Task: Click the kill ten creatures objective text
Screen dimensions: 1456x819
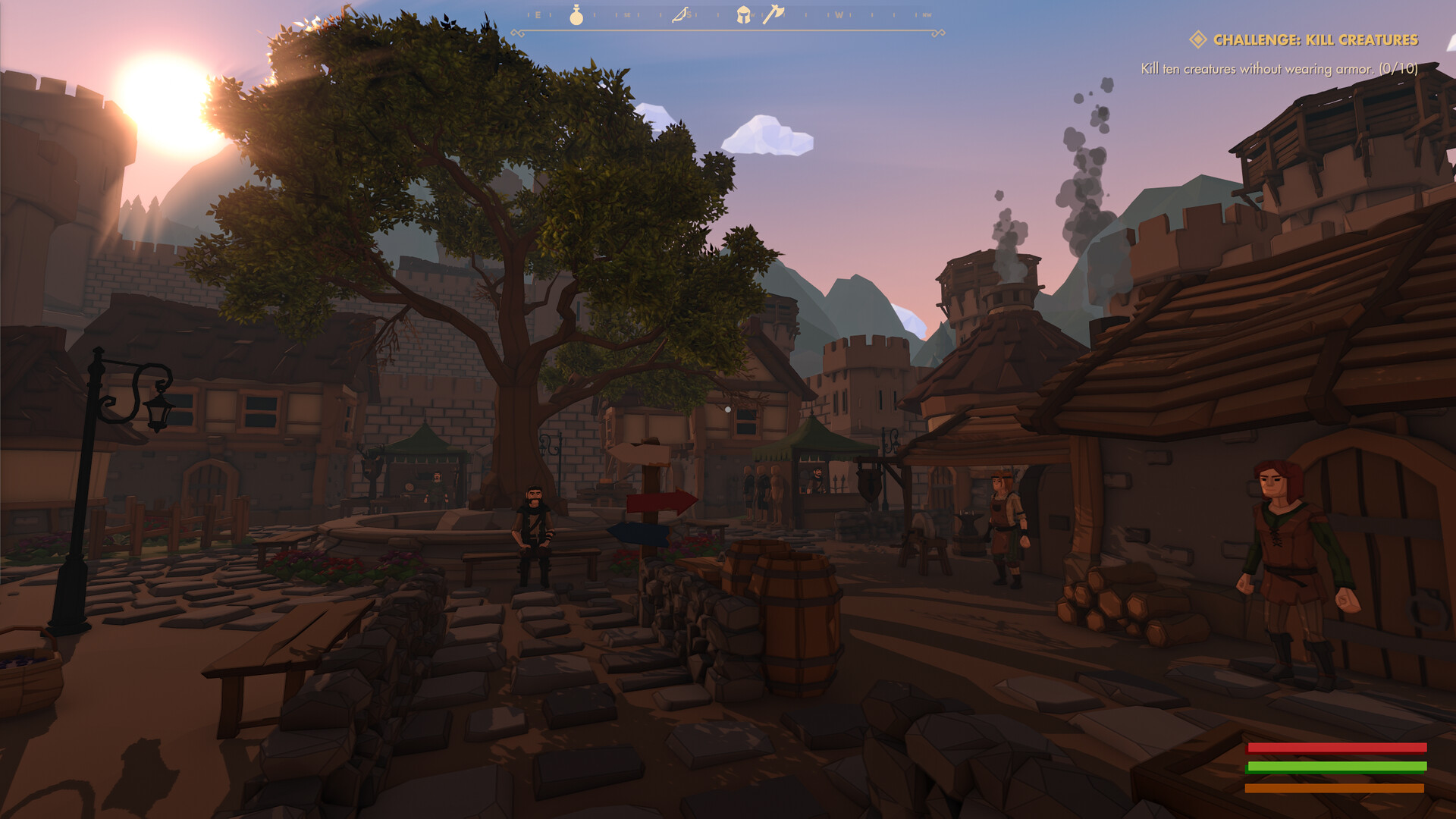Action: tap(1282, 67)
